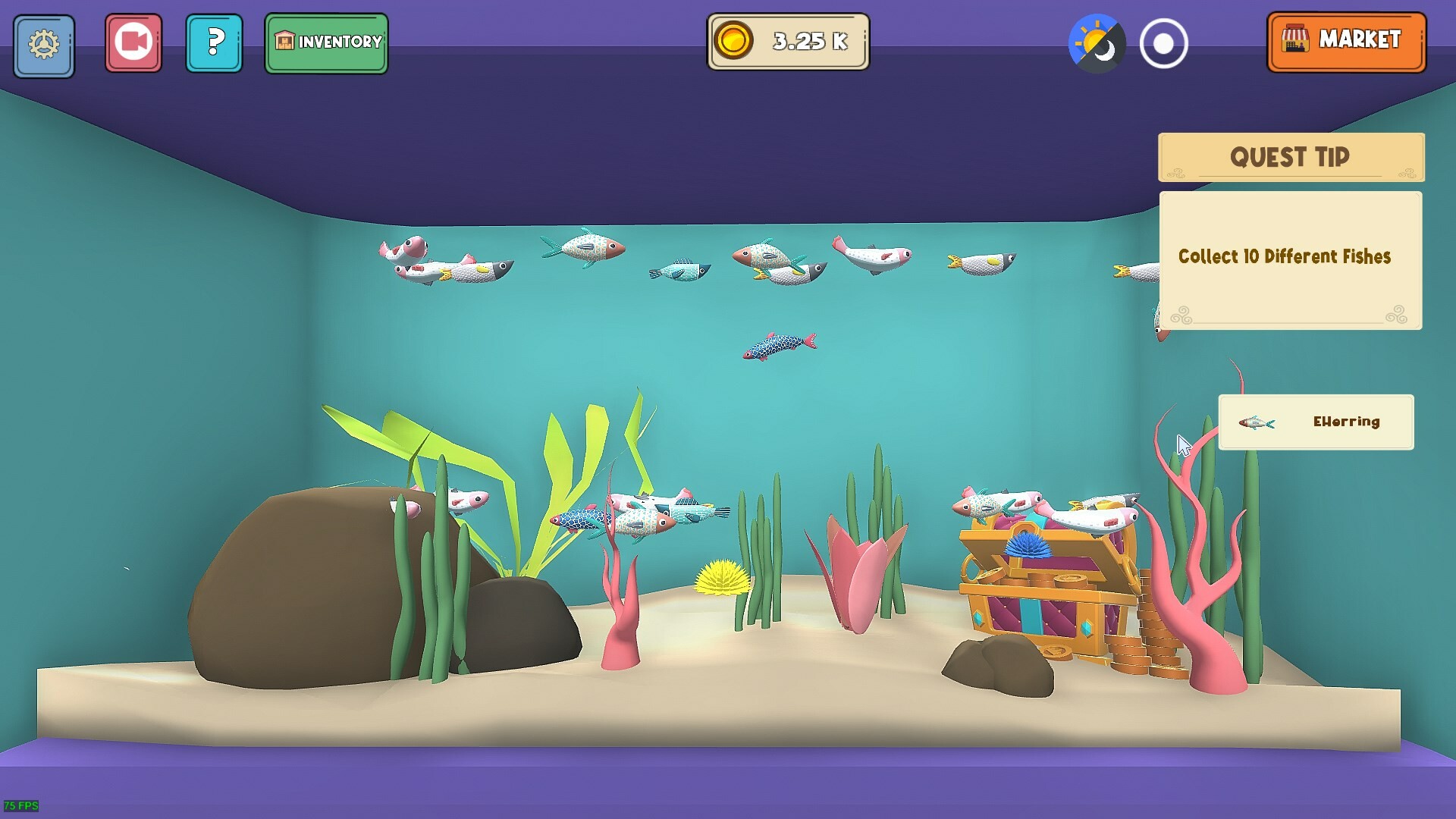Select the red video recording icon
This screenshot has width=1456, height=819.
click(133, 43)
